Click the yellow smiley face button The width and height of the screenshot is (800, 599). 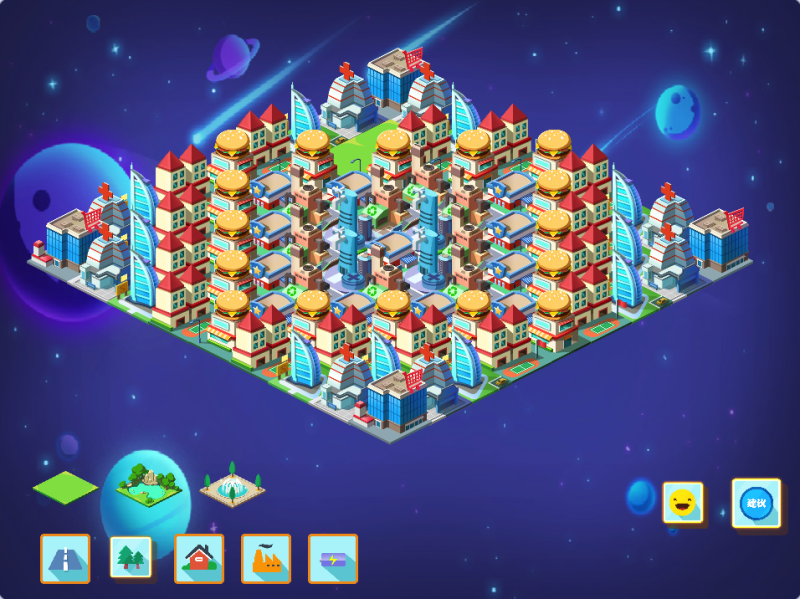pyautogui.click(x=682, y=502)
